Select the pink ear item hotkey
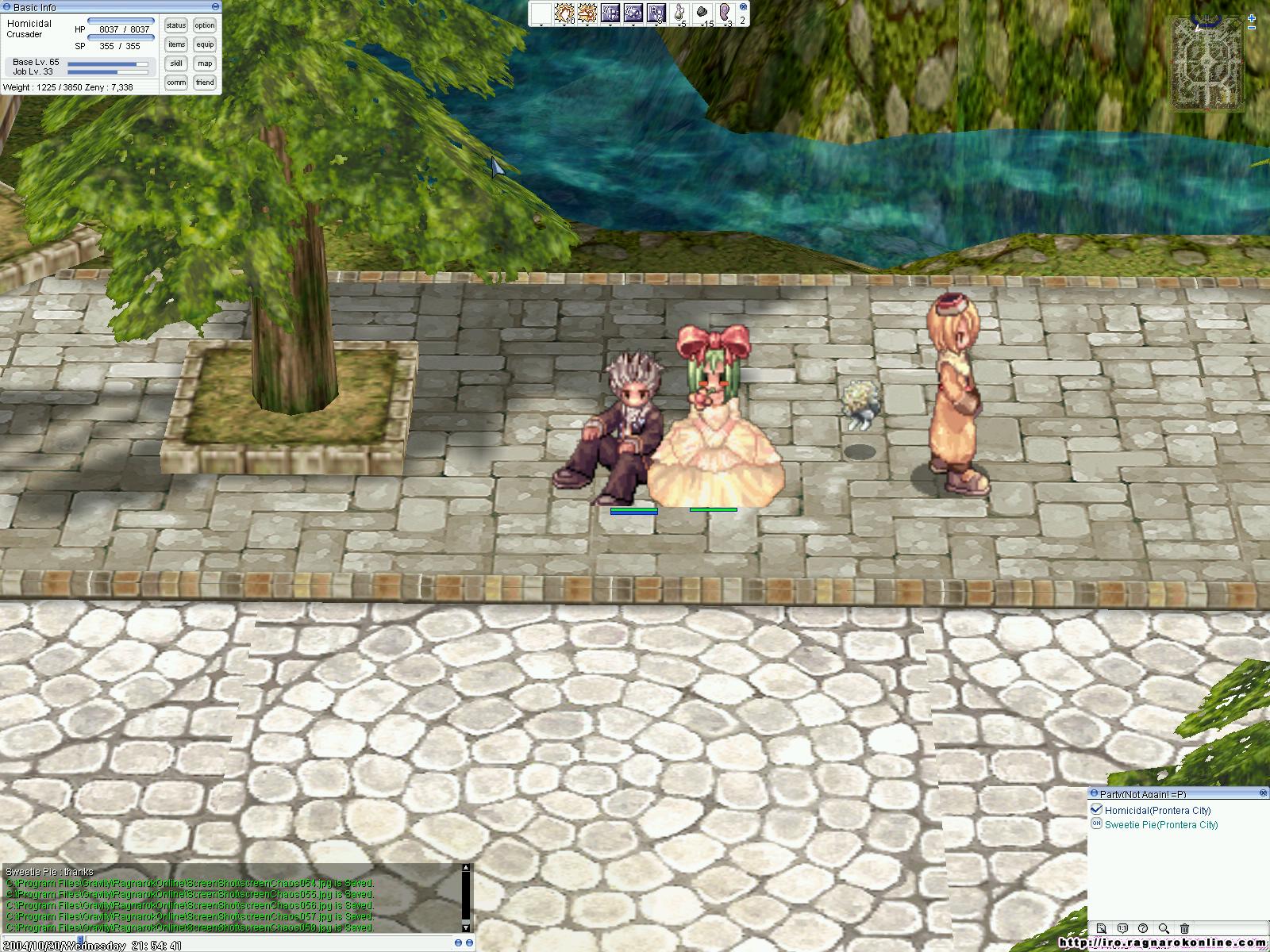1270x952 pixels. pyautogui.click(x=725, y=13)
